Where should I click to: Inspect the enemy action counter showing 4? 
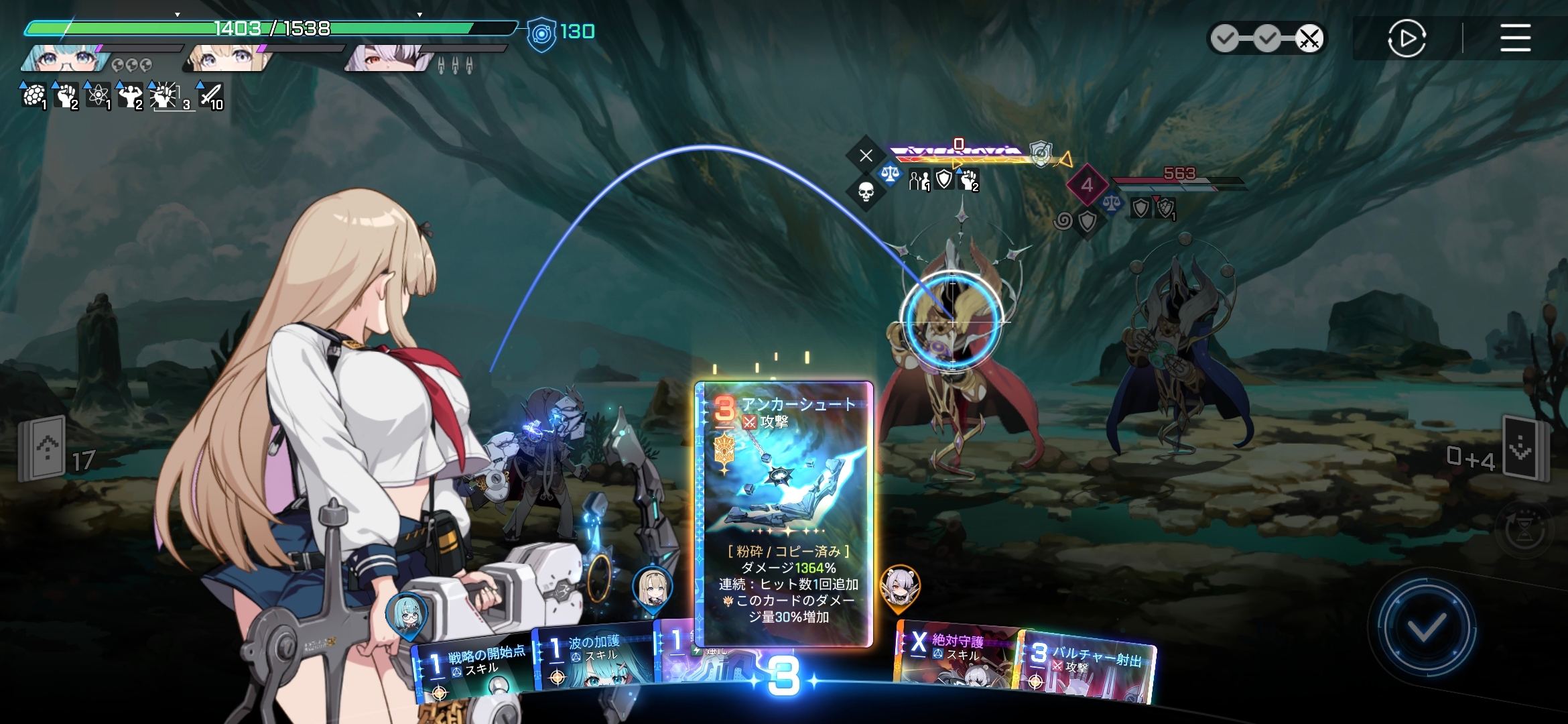pyautogui.click(x=1086, y=184)
